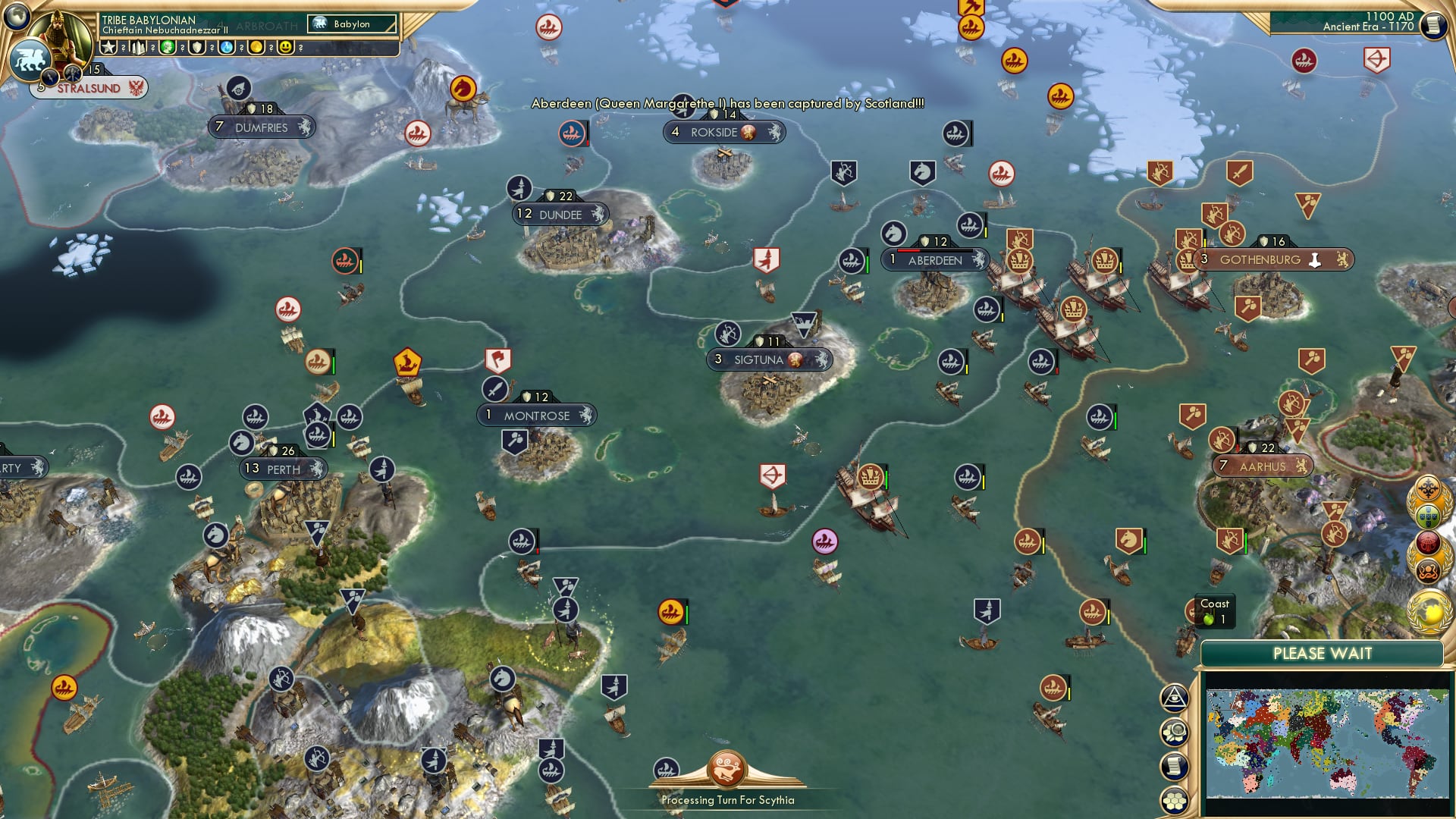This screenshot has width=1456, height=819.
Task: Click the red medallion icon above the world button
Action: click(x=1428, y=541)
